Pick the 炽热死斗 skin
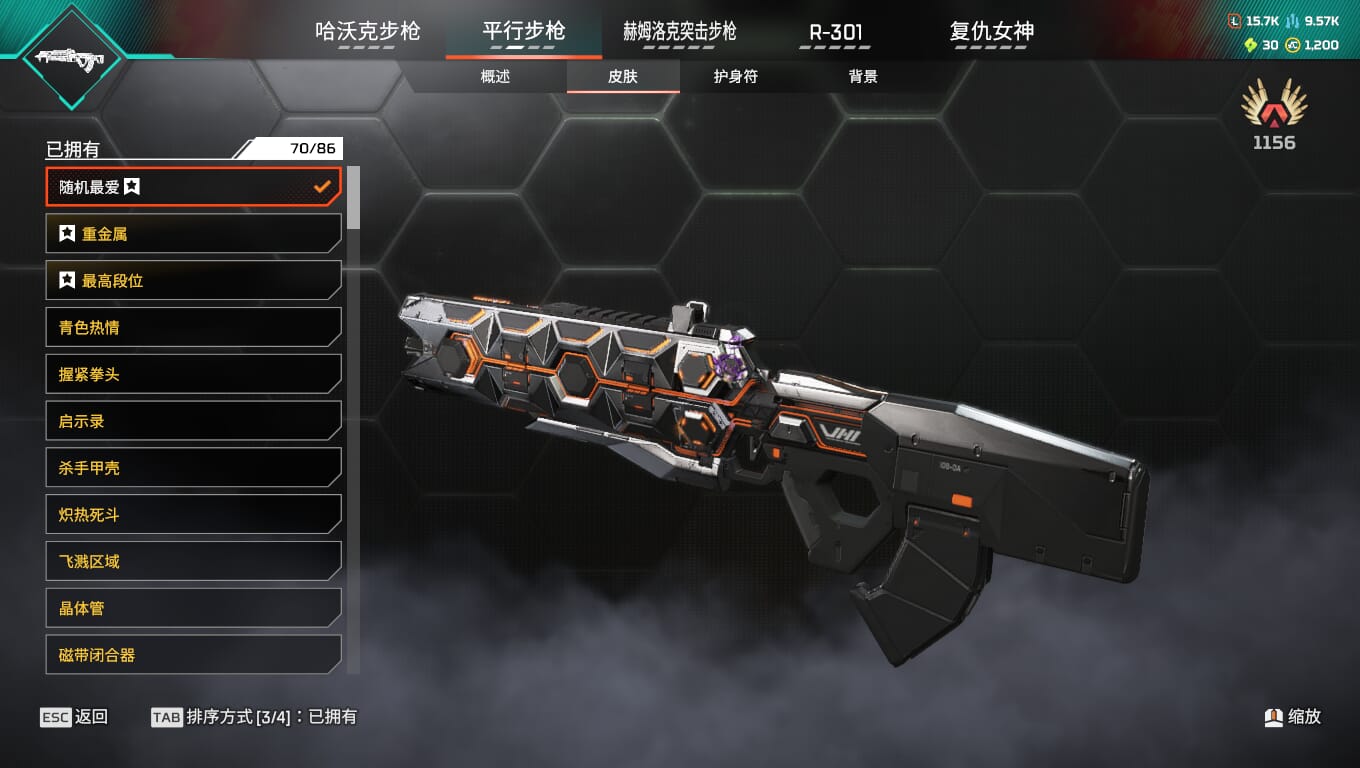1360x768 pixels. click(x=193, y=515)
